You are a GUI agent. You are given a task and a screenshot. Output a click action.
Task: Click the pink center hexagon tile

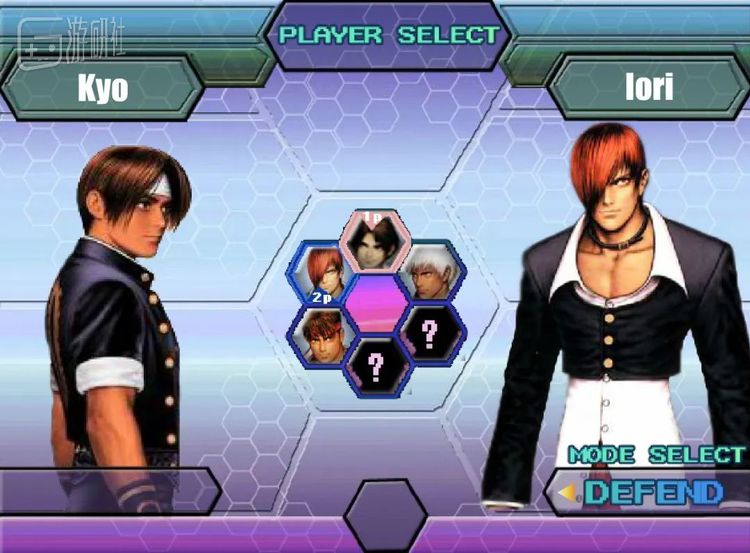point(375,303)
